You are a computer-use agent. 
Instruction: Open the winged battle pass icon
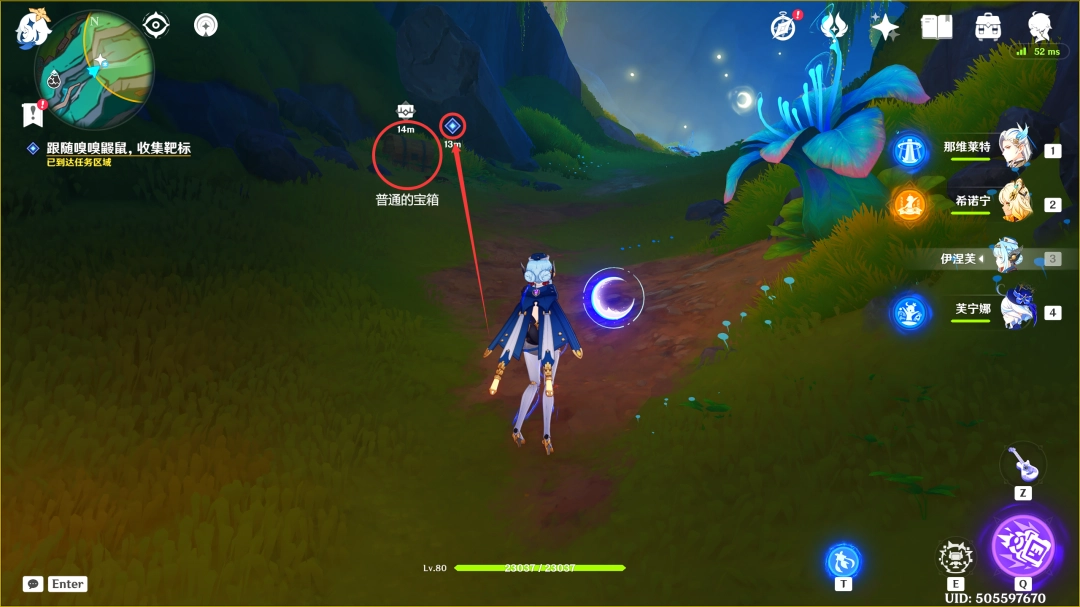click(834, 27)
